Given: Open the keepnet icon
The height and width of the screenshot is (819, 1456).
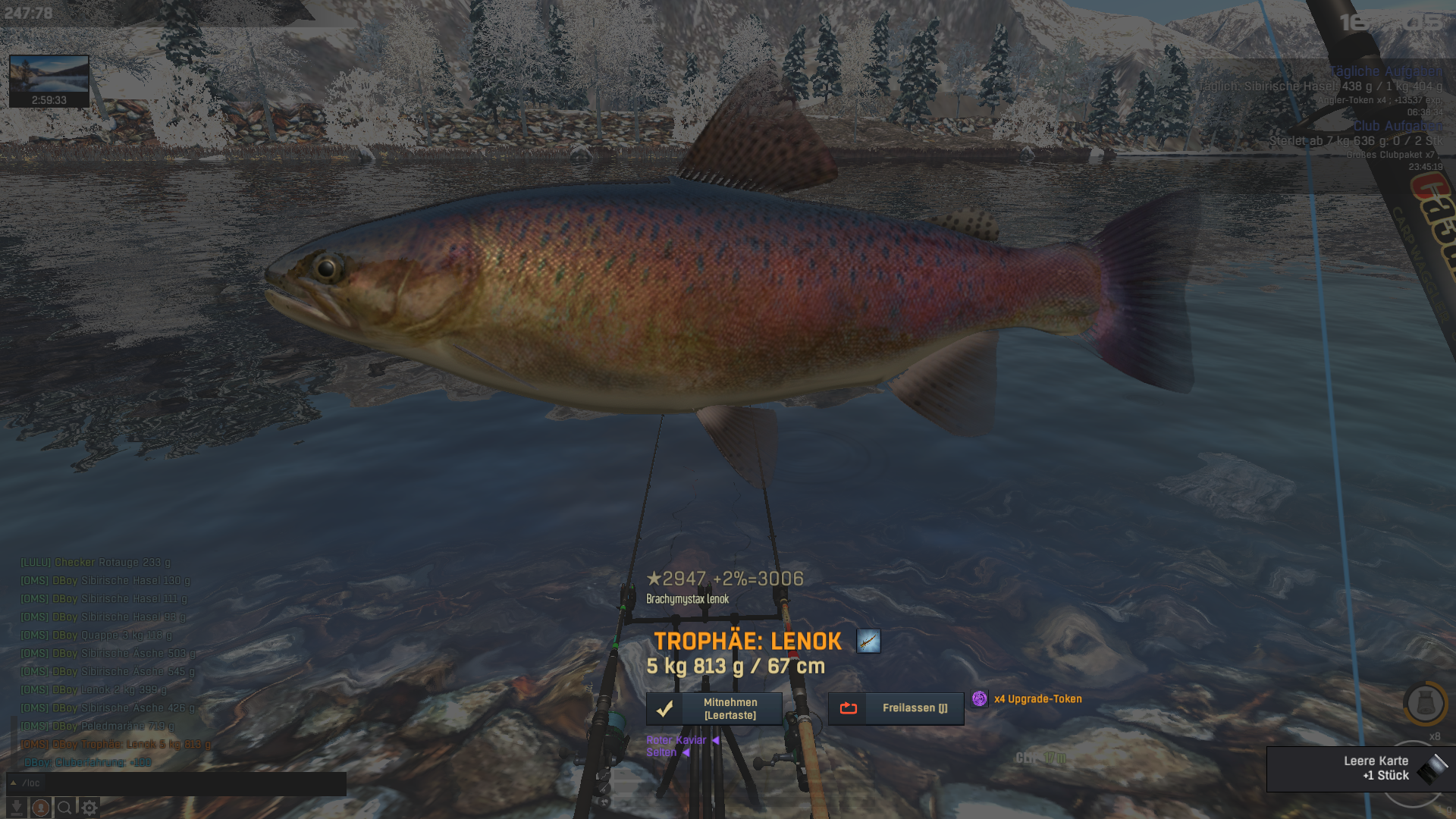Looking at the screenshot, I should [1425, 703].
